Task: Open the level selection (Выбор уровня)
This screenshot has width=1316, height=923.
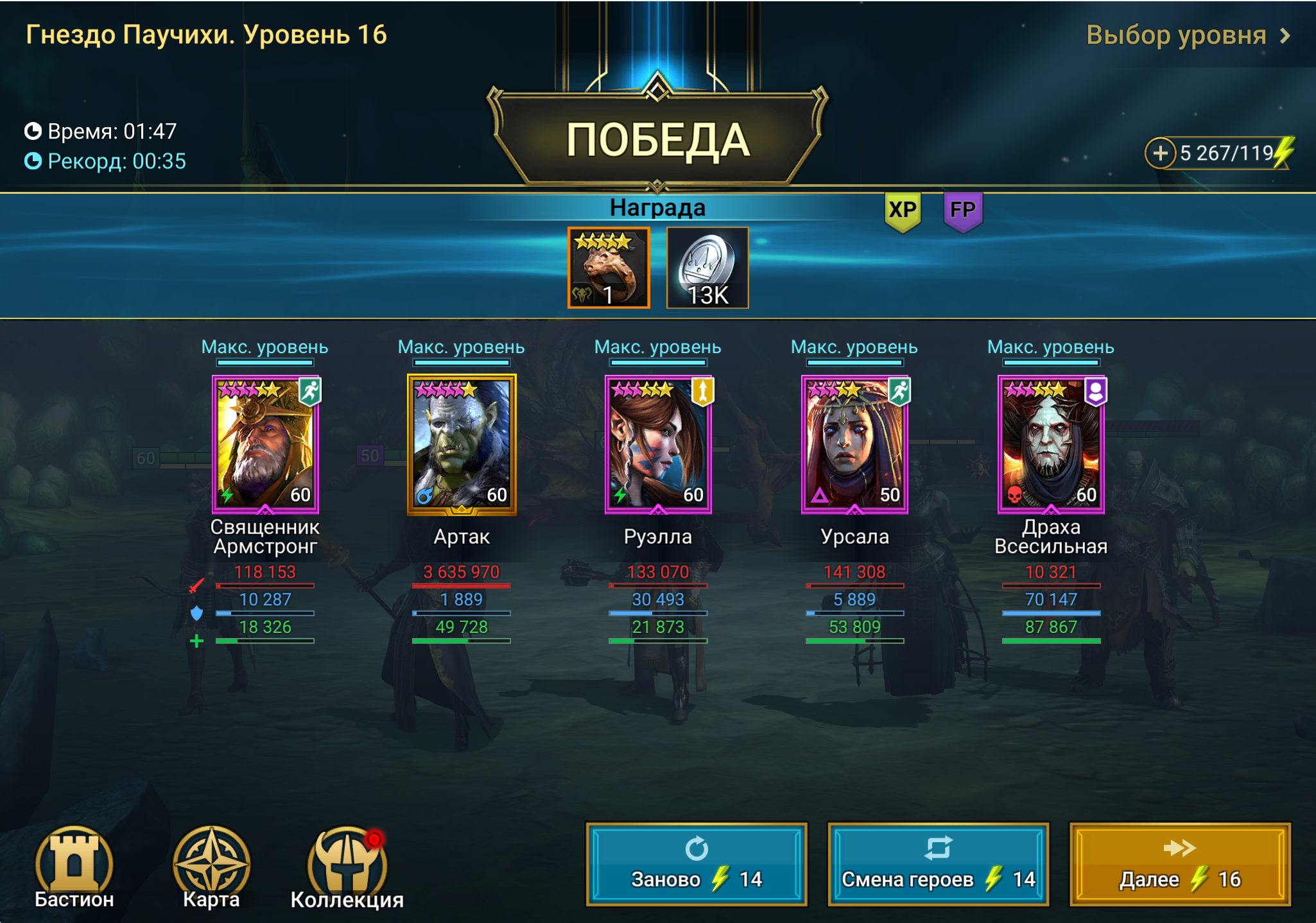Action: (1186, 35)
